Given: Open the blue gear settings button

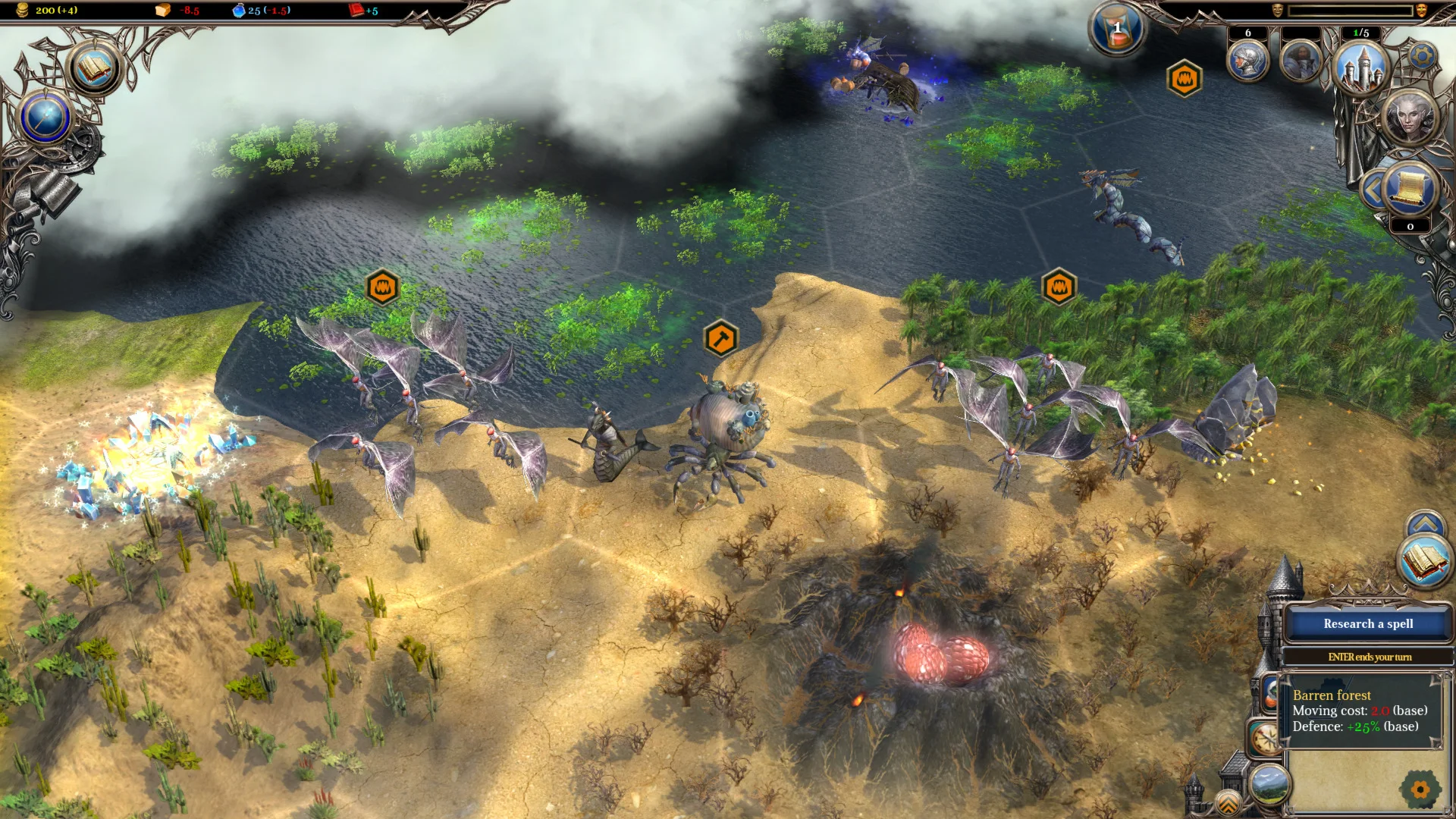Looking at the screenshot, I should (1423, 55).
